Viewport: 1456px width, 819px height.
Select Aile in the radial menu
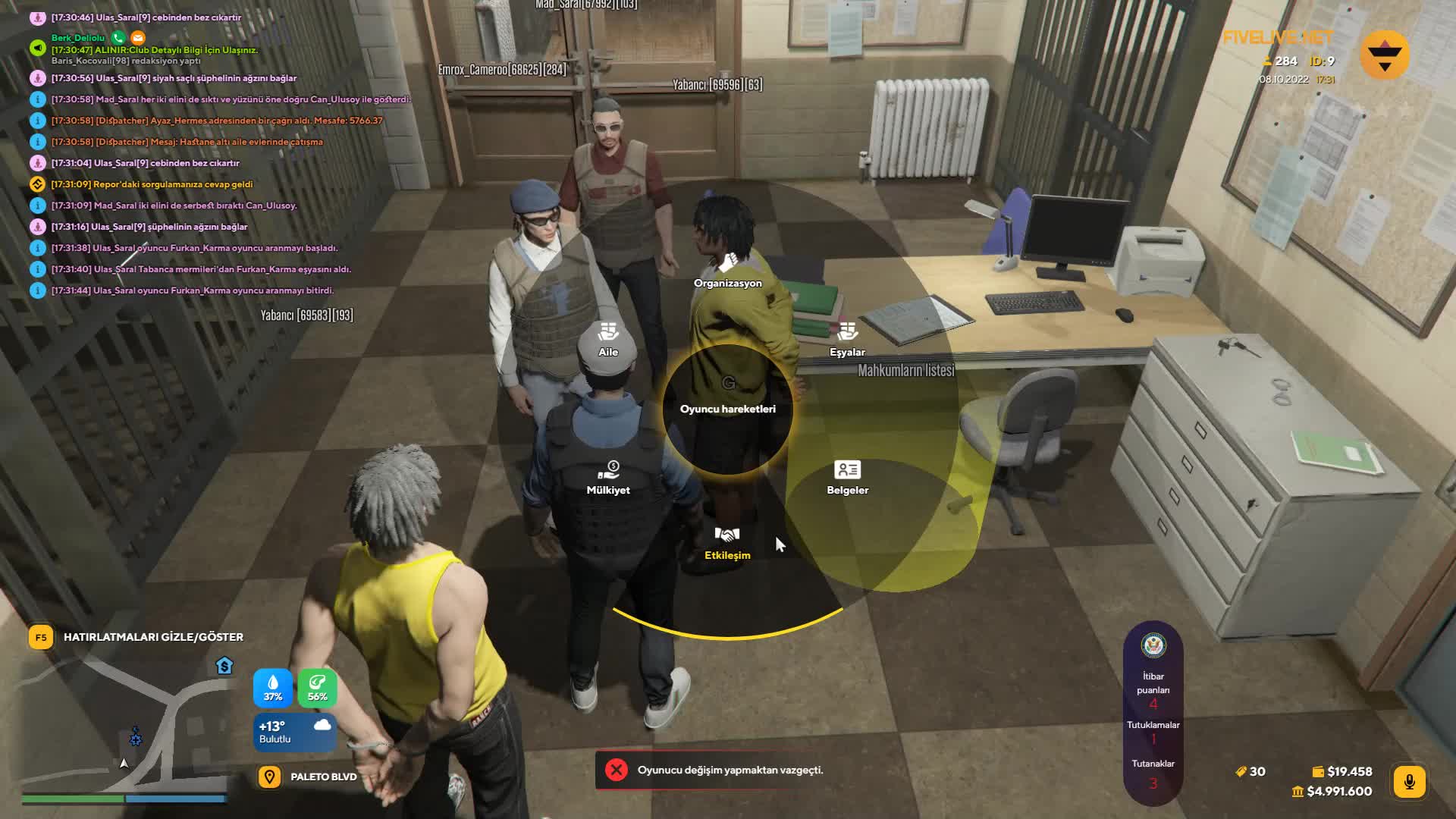pyautogui.click(x=608, y=340)
